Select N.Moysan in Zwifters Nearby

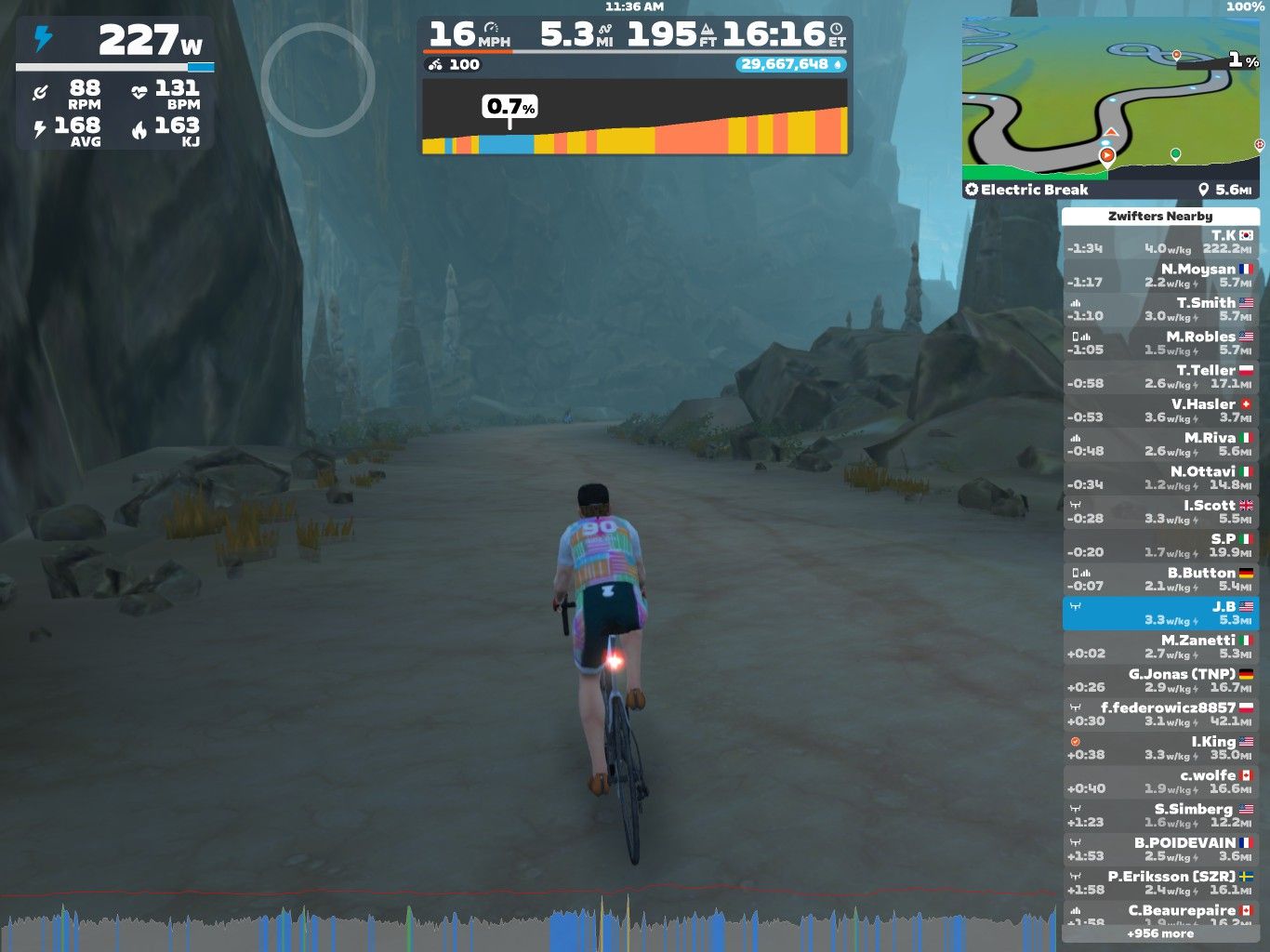(x=1160, y=275)
